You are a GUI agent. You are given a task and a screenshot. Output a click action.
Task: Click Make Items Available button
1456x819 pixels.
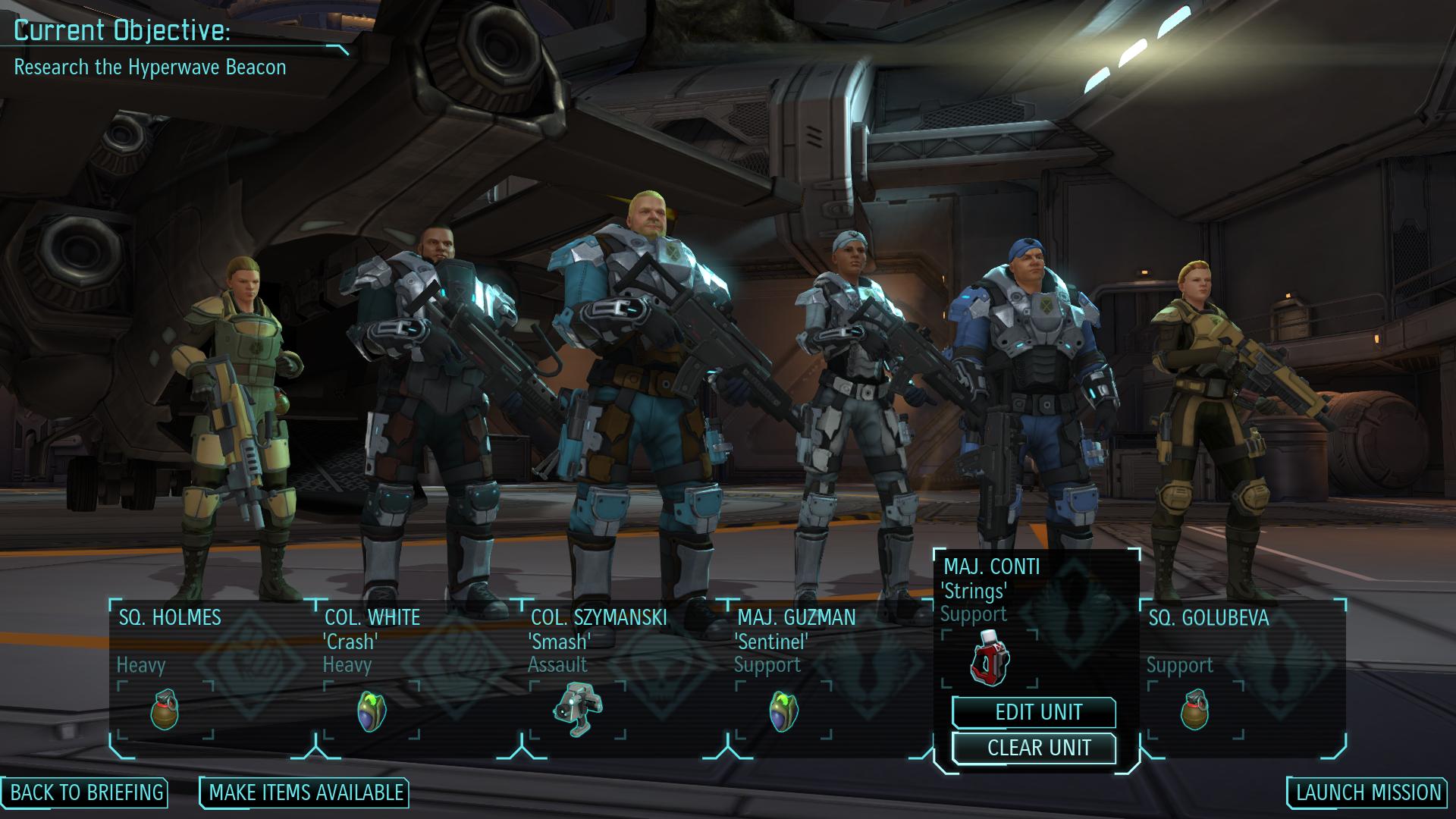click(305, 792)
